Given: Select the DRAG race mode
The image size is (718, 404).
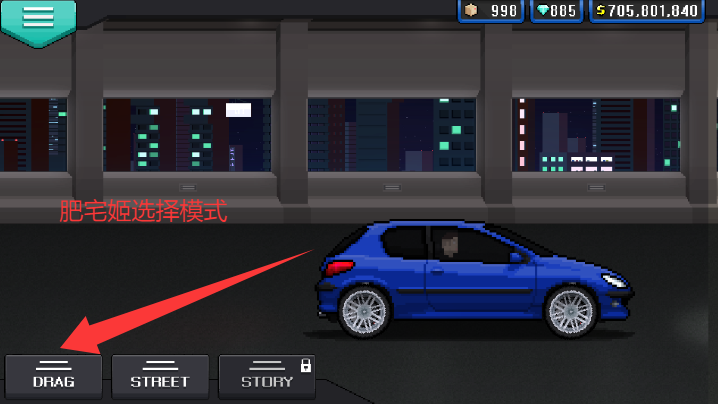Looking at the screenshot, I should tap(54, 373).
